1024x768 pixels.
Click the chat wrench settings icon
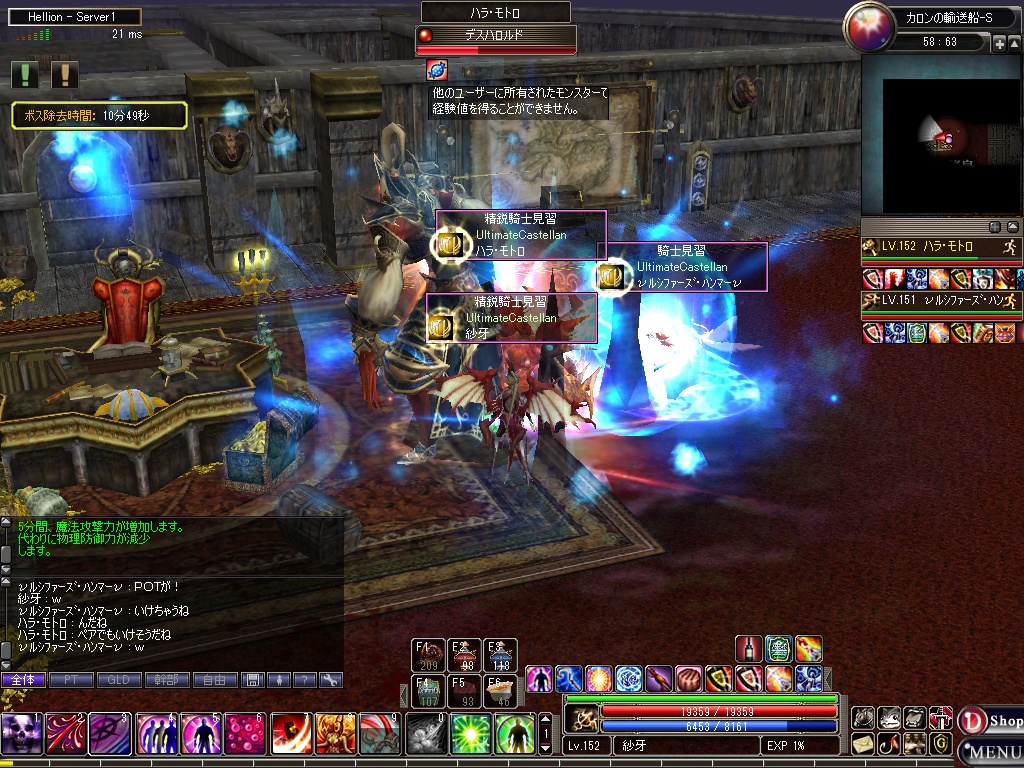330,680
